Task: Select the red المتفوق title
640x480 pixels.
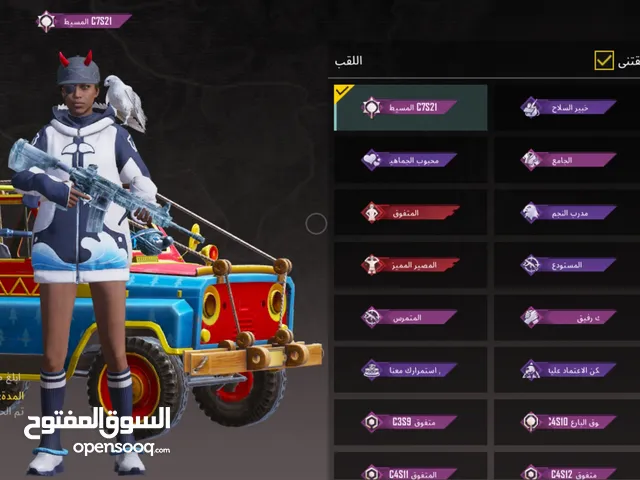Action: [410, 212]
